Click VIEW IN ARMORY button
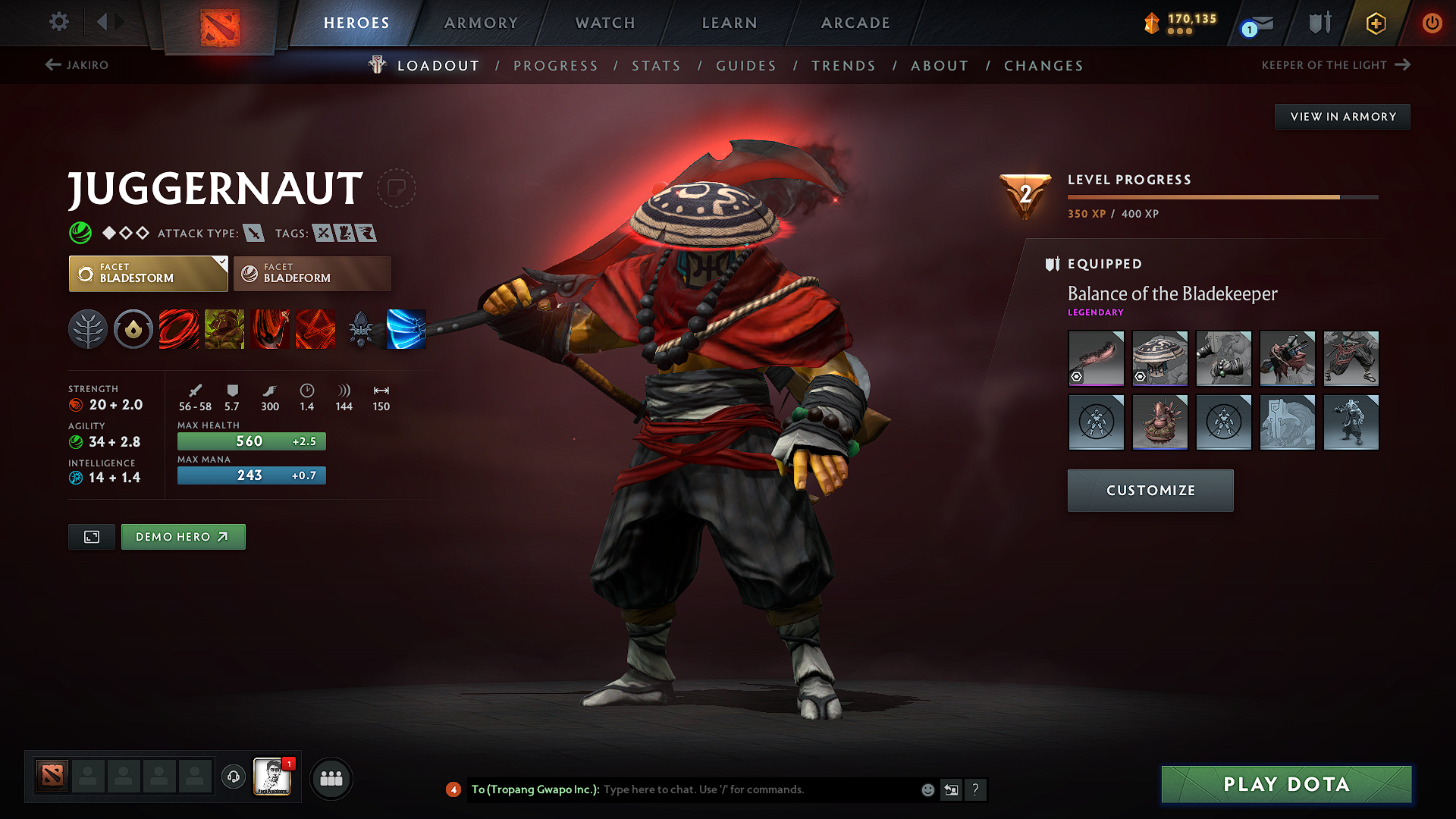Viewport: 1456px width, 819px height. 1342,116
